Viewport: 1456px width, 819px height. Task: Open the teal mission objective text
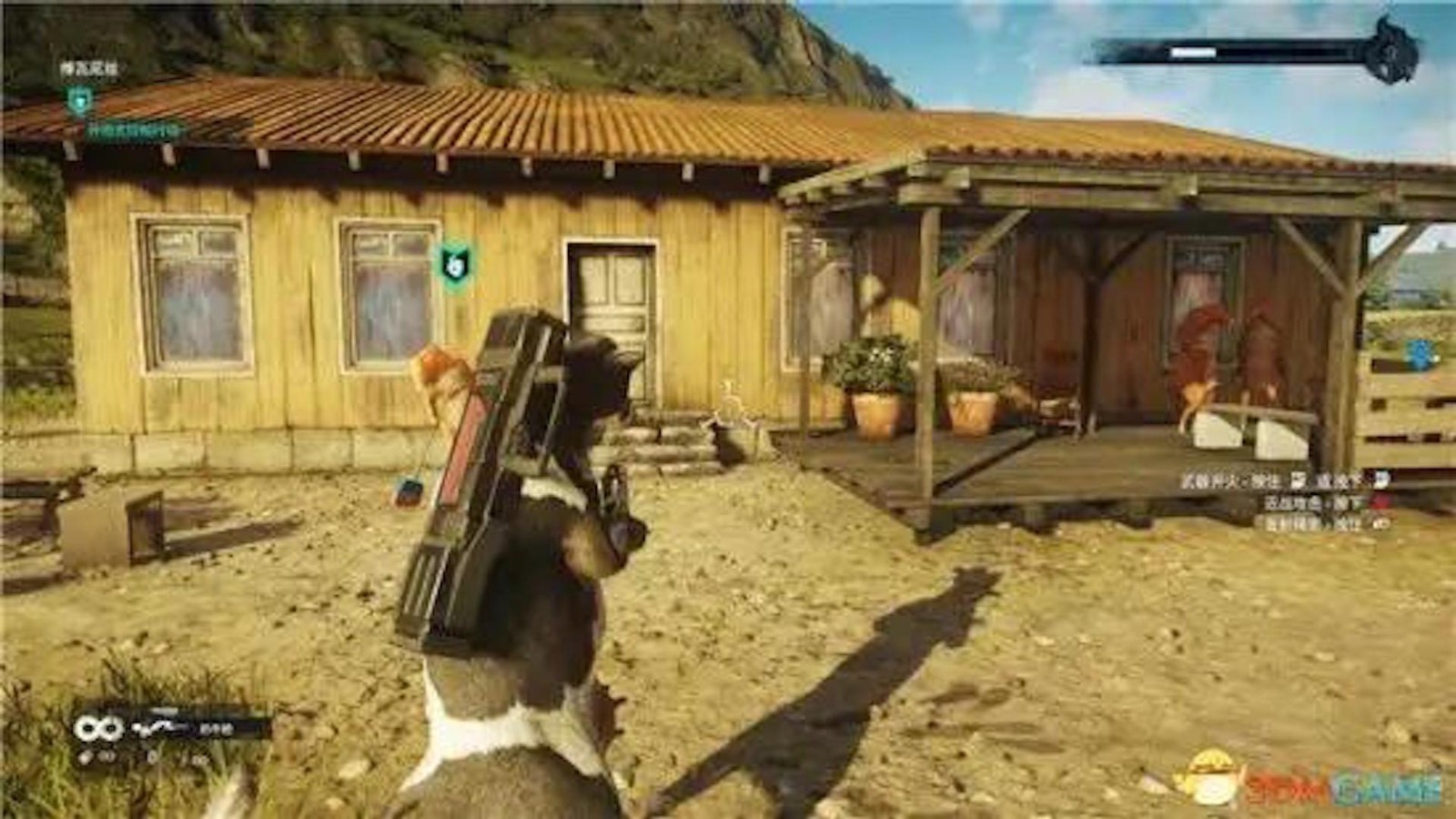[136, 131]
